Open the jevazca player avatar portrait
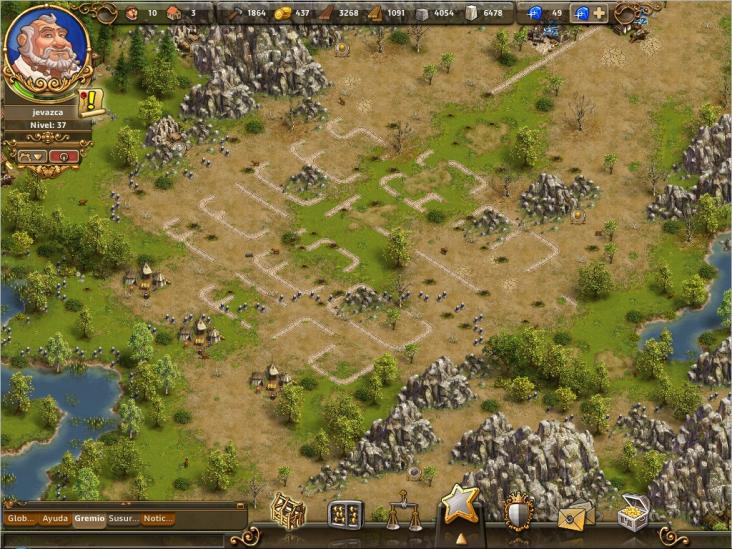This screenshot has width=732, height=549. [46, 47]
